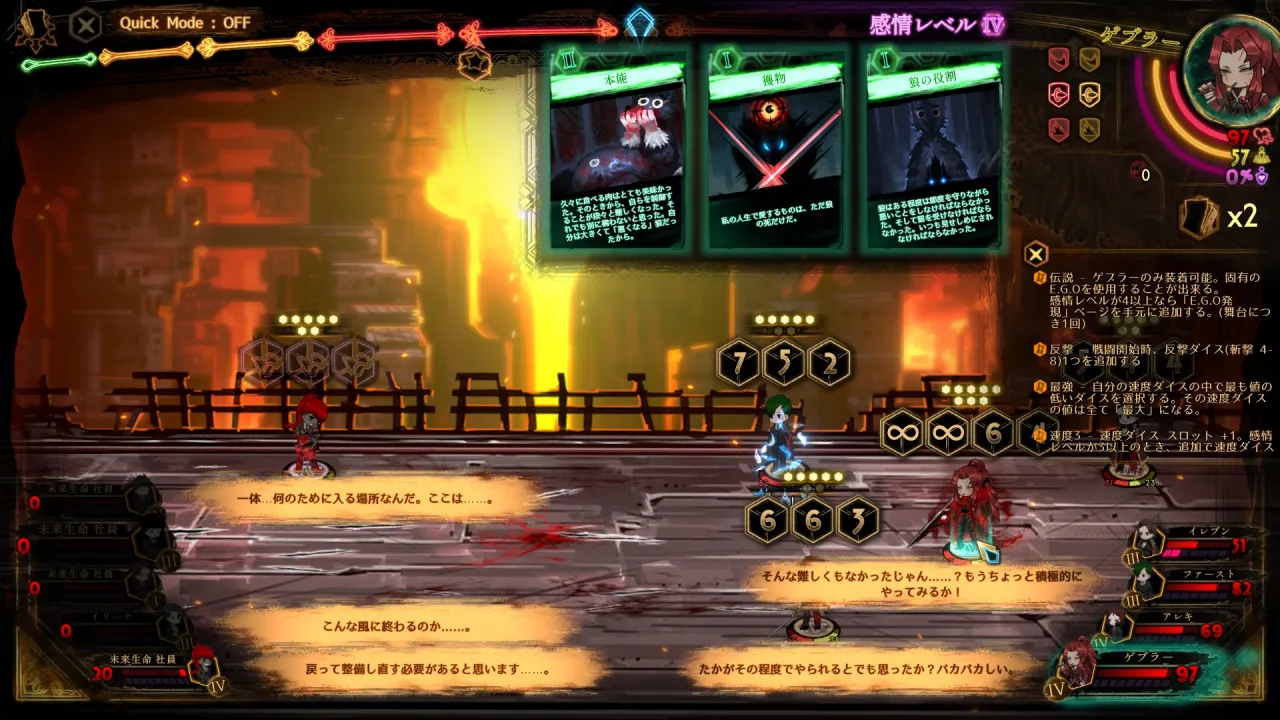The width and height of the screenshot is (1280, 720).
Task: Click the speed die showing 7
Action: 739,363
